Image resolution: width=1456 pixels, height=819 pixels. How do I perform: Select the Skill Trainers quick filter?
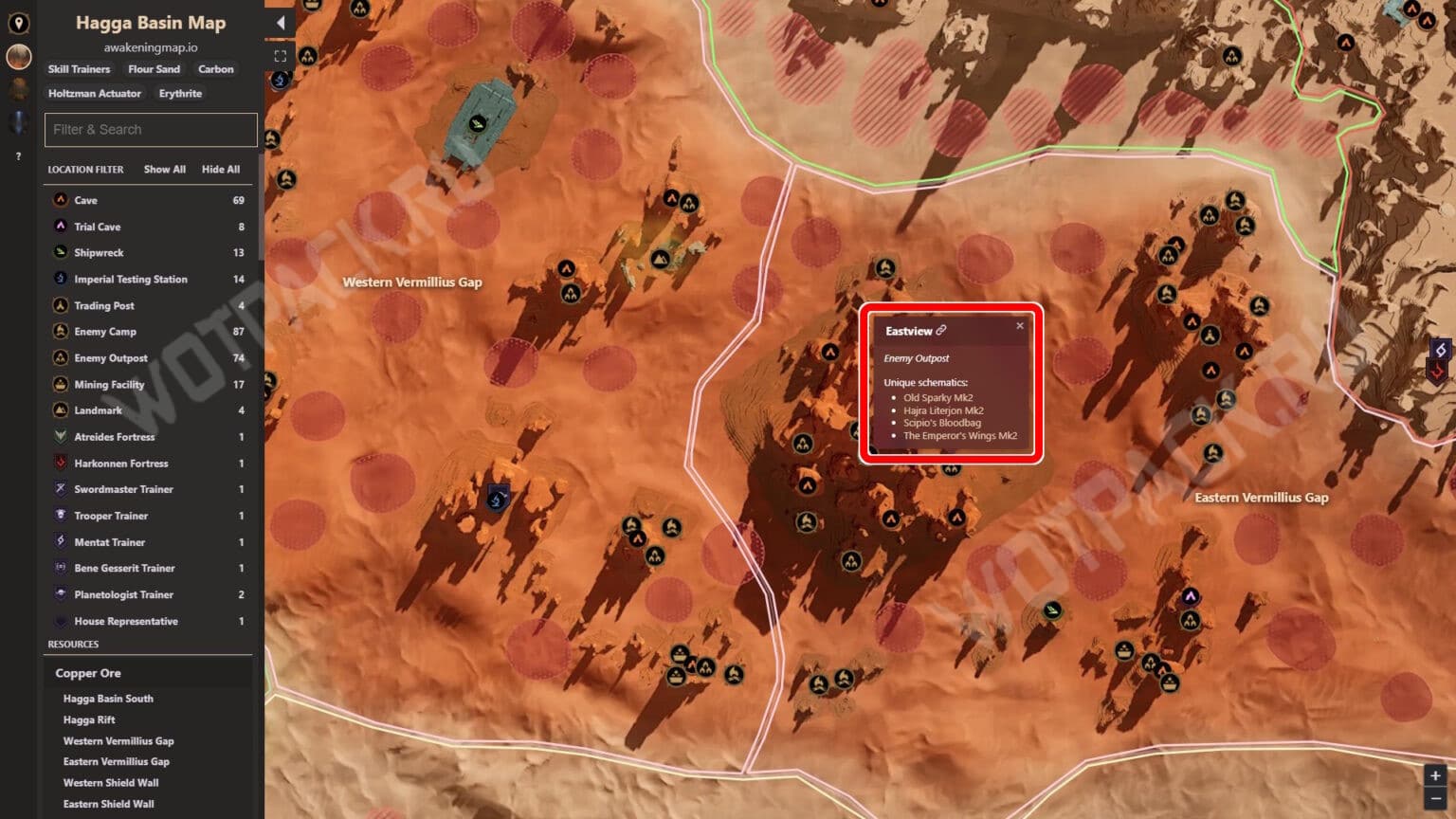[78, 69]
